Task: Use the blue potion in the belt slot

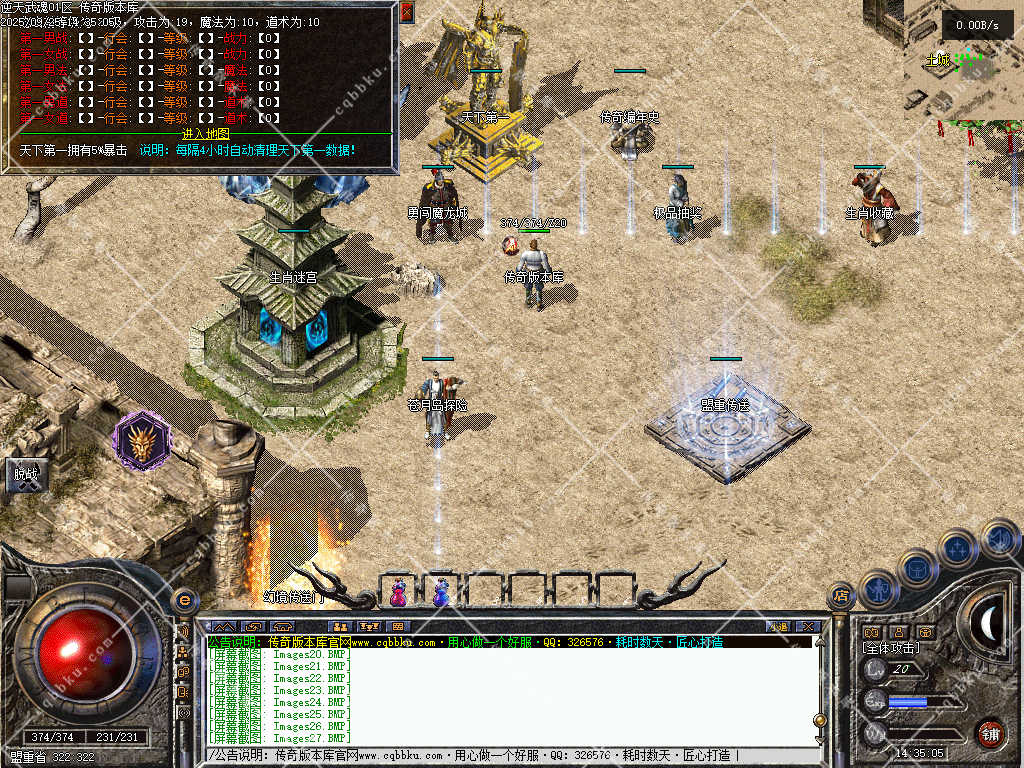Action: tap(440, 593)
